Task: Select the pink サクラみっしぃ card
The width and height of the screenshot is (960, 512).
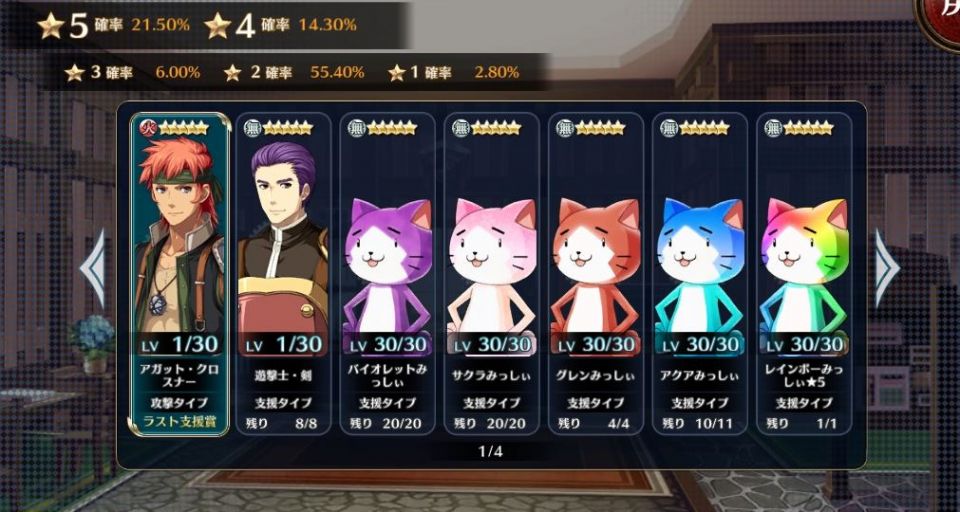Action: click(491, 270)
